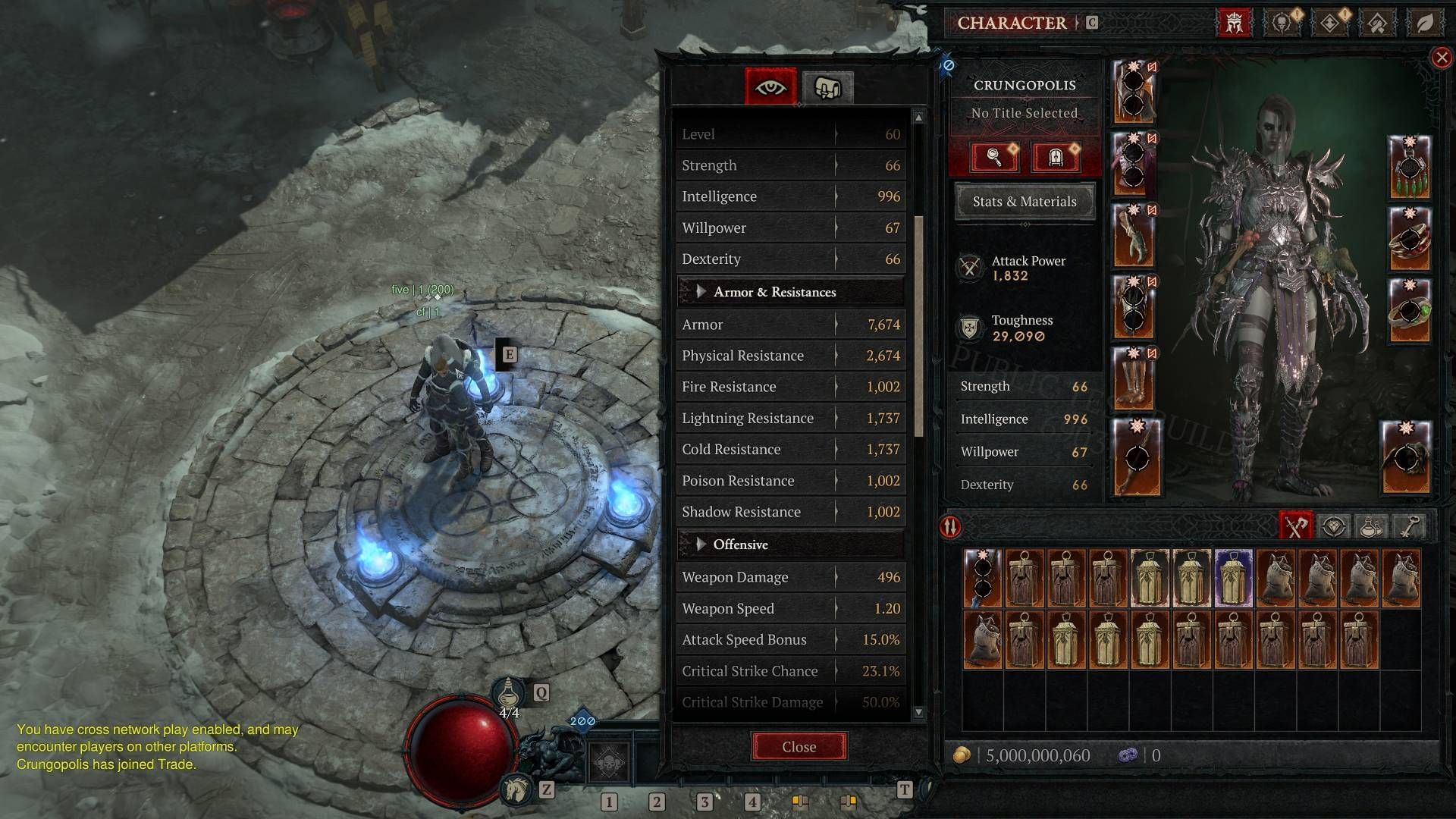Viewport: 1456px width, 819px height.
Task: Close the character window with red X
Action: (x=1442, y=58)
